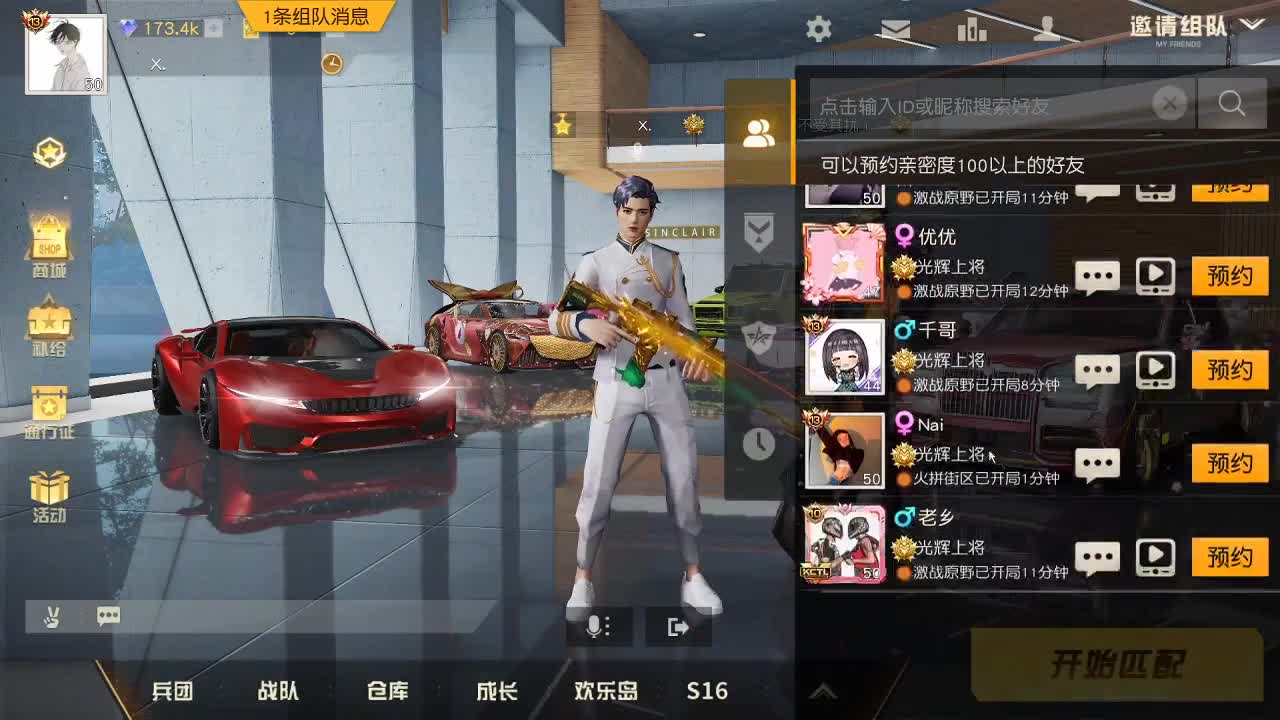Open the rankings bar chart icon
Image resolution: width=1280 pixels, height=720 pixels.
click(x=971, y=30)
